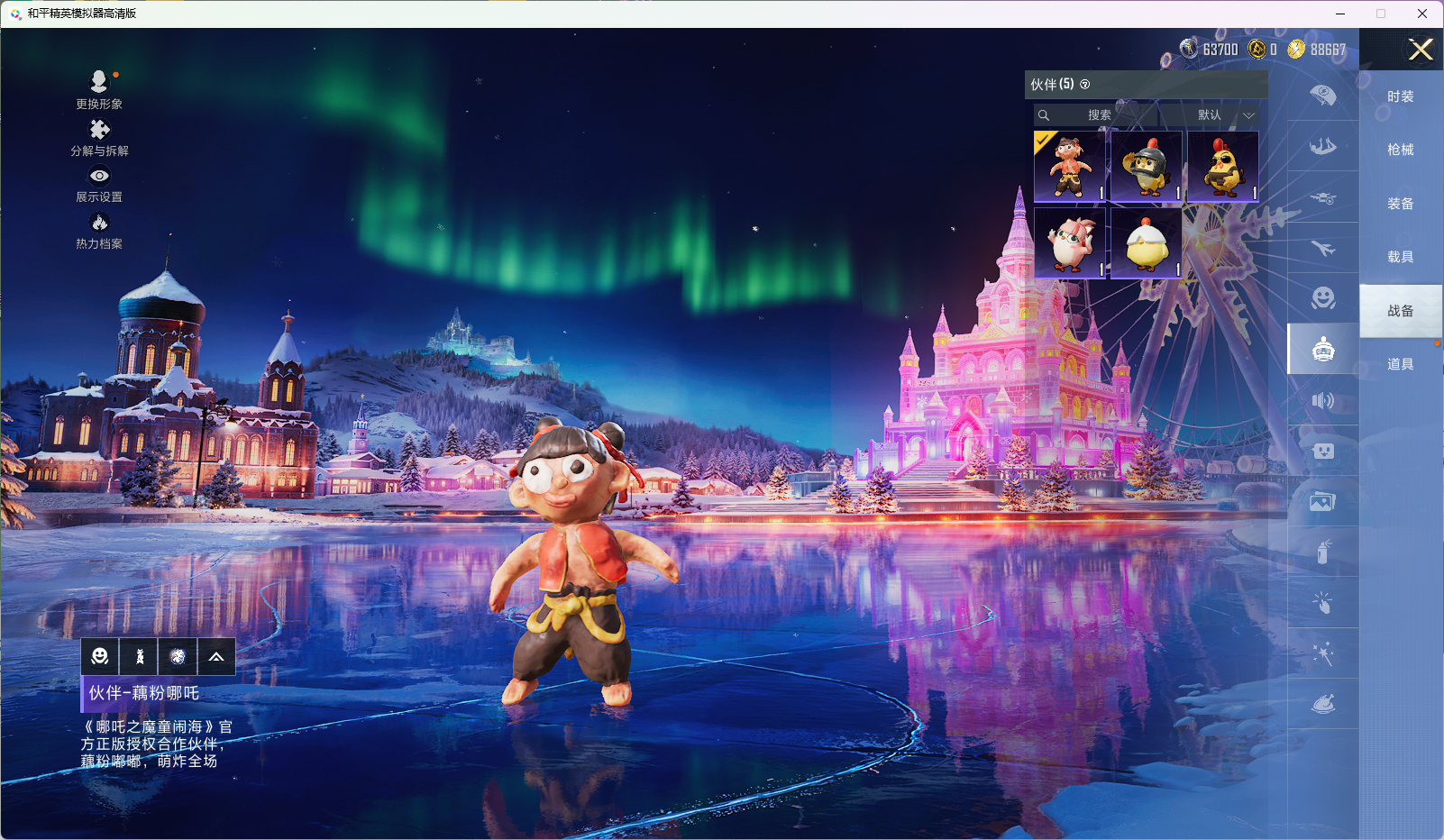The height and width of the screenshot is (840, 1444).
Task: Switch to the 枪械 tab
Action: pos(1400,150)
